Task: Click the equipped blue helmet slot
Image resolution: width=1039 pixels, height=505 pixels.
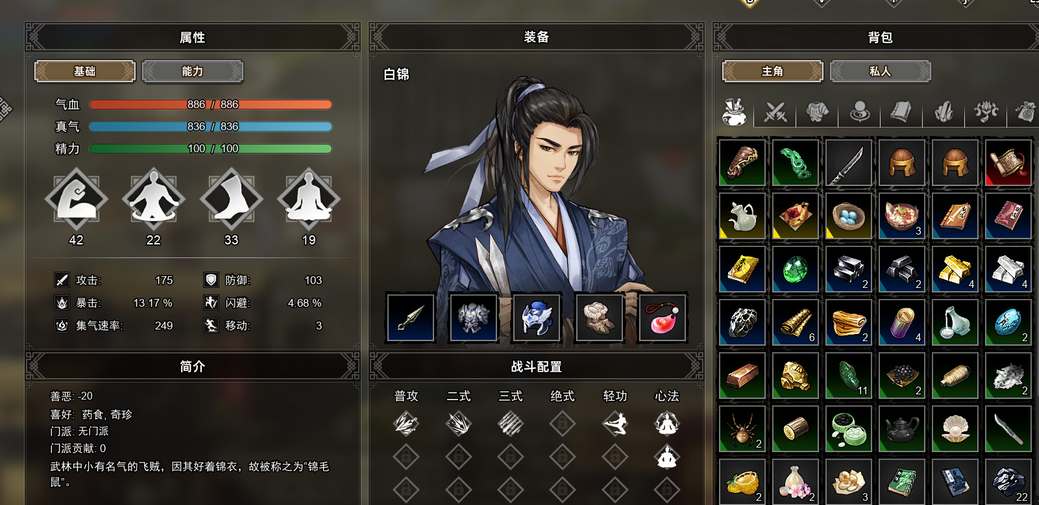Action: (537, 317)
